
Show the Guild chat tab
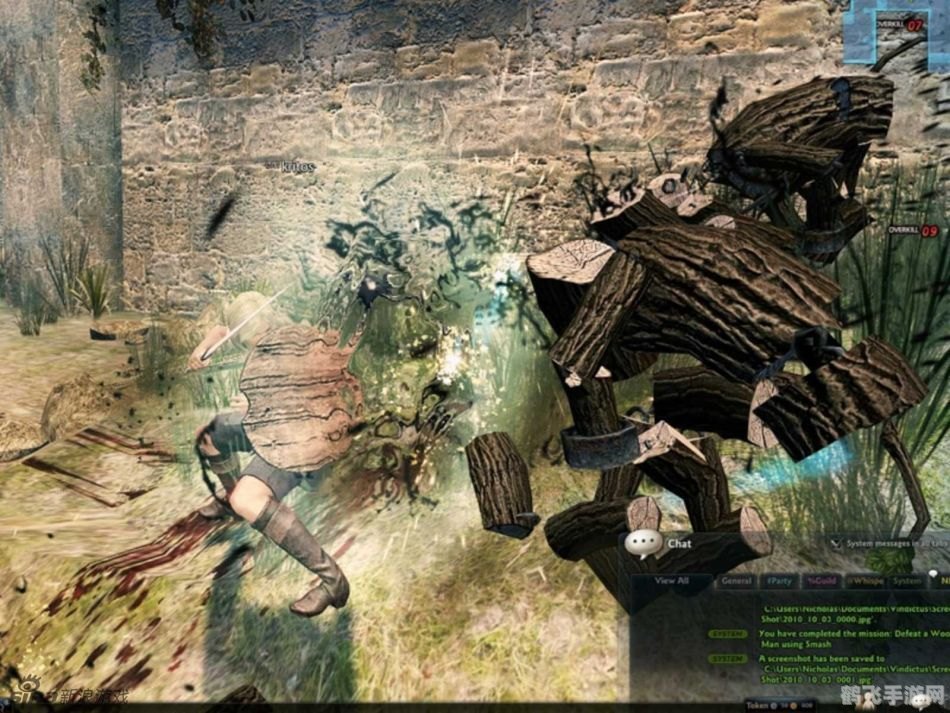822,580
